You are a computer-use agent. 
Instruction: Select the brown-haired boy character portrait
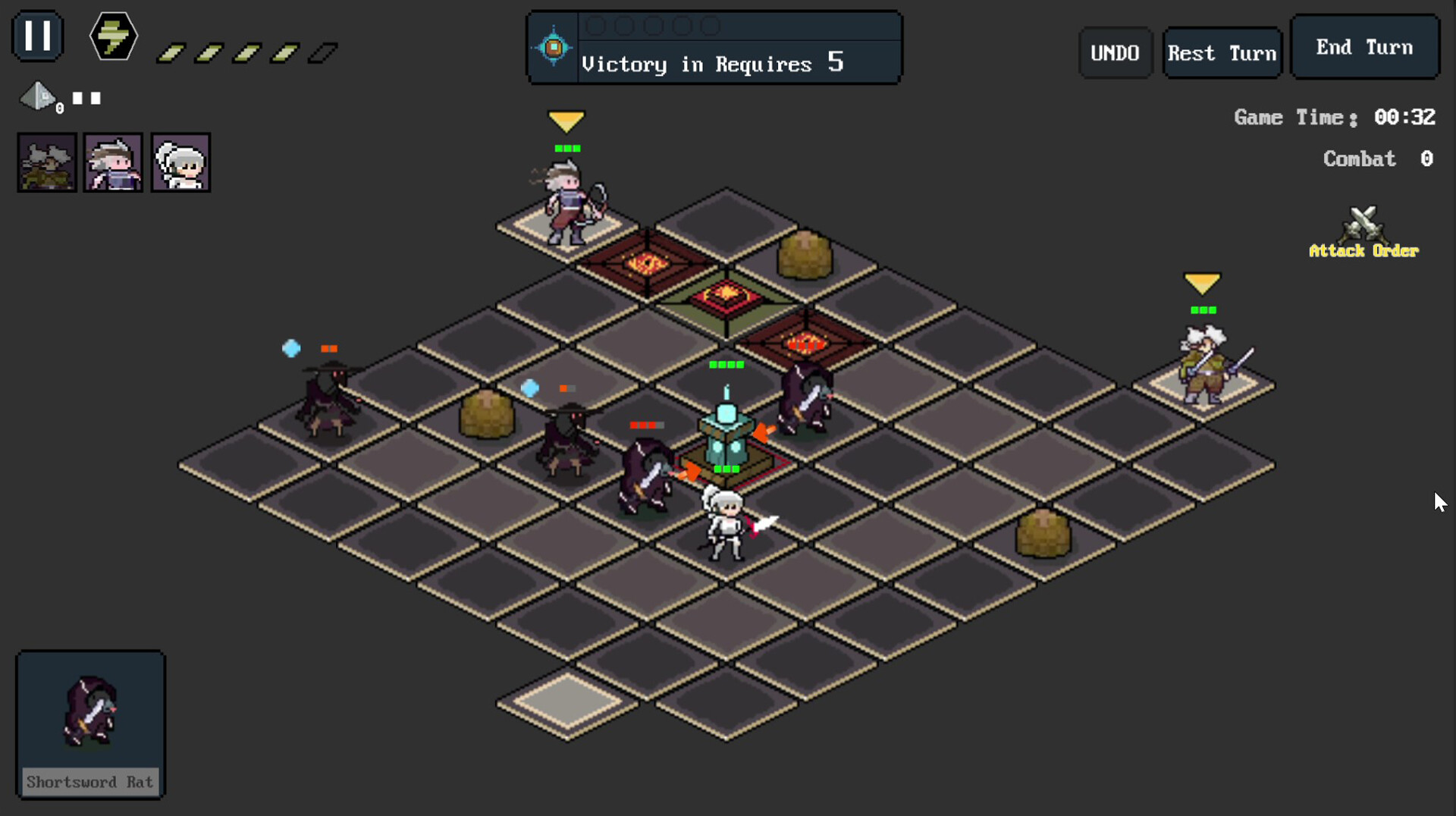coord(113,162)
